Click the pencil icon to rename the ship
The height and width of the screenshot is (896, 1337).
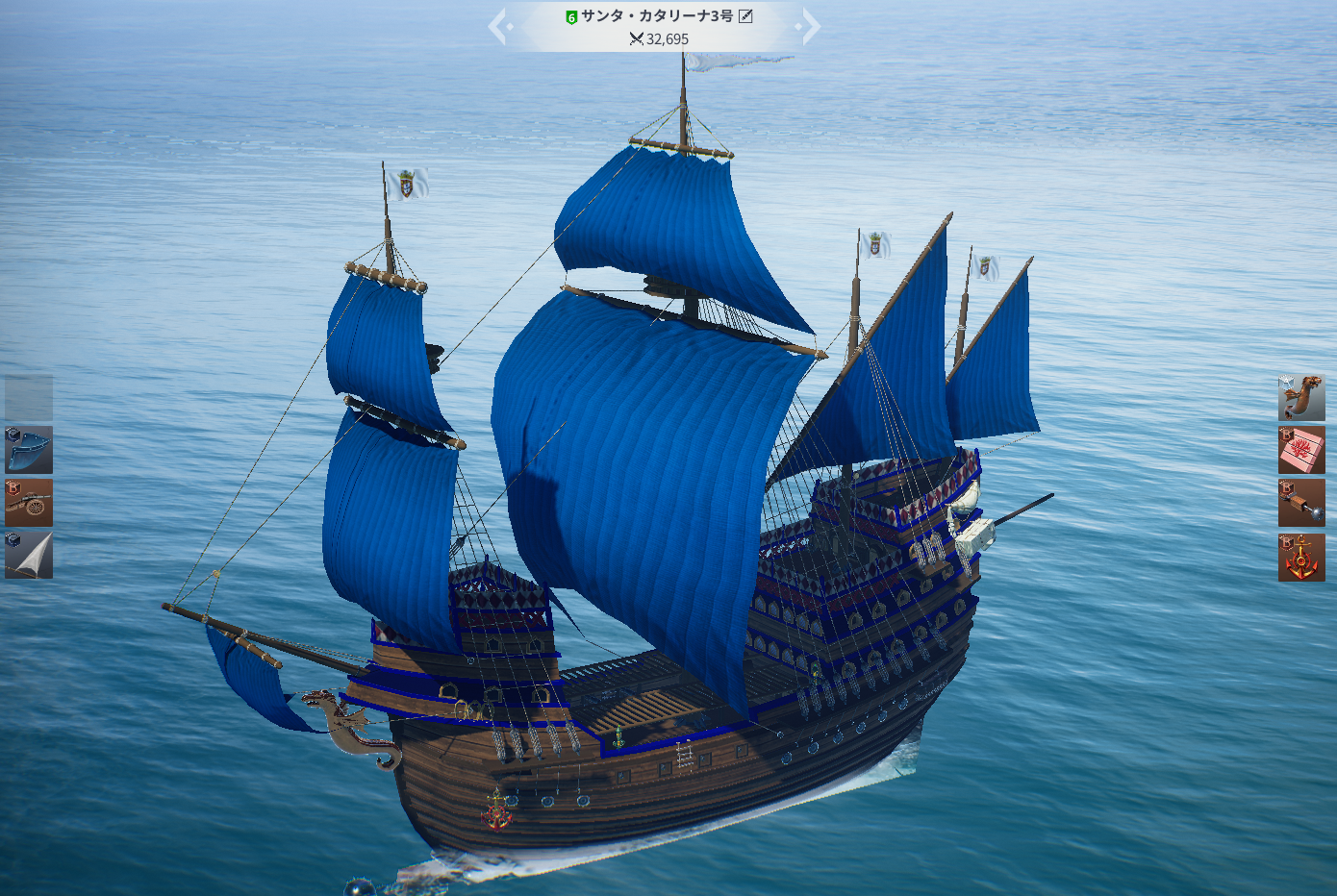(745, 16)
